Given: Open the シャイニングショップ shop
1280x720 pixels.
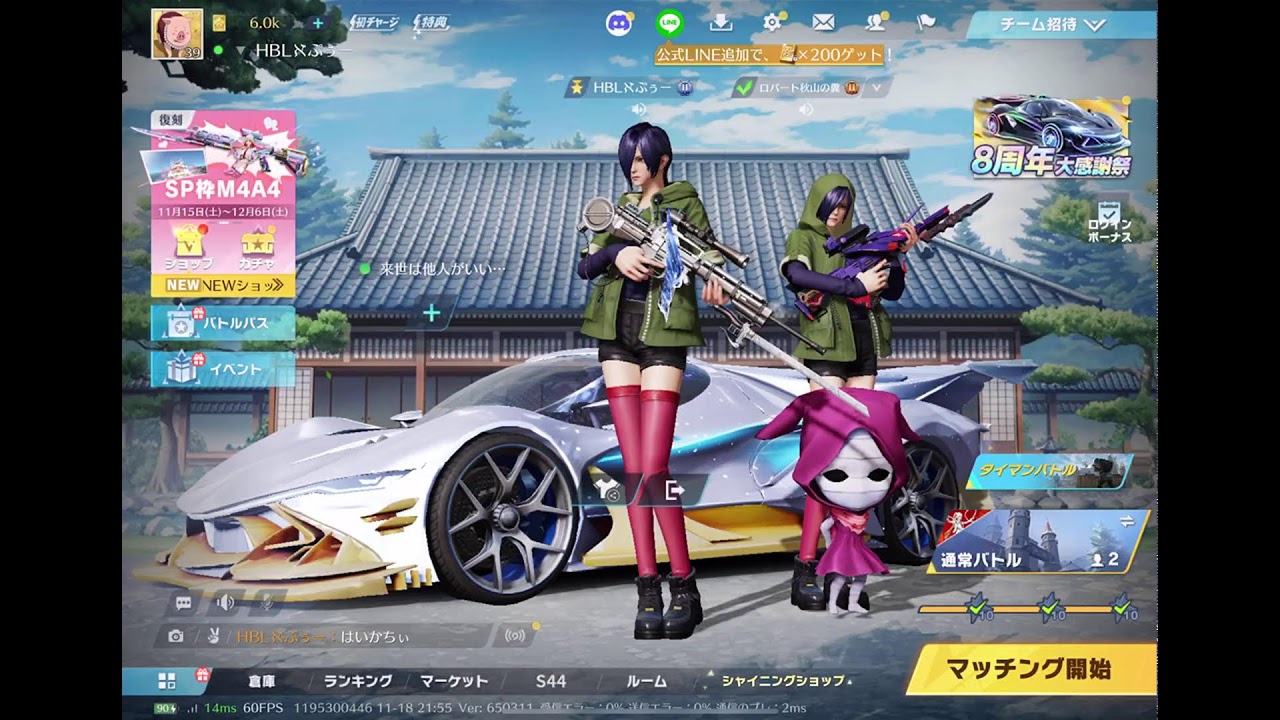Looking at the screenshot, I should point(782,681).
